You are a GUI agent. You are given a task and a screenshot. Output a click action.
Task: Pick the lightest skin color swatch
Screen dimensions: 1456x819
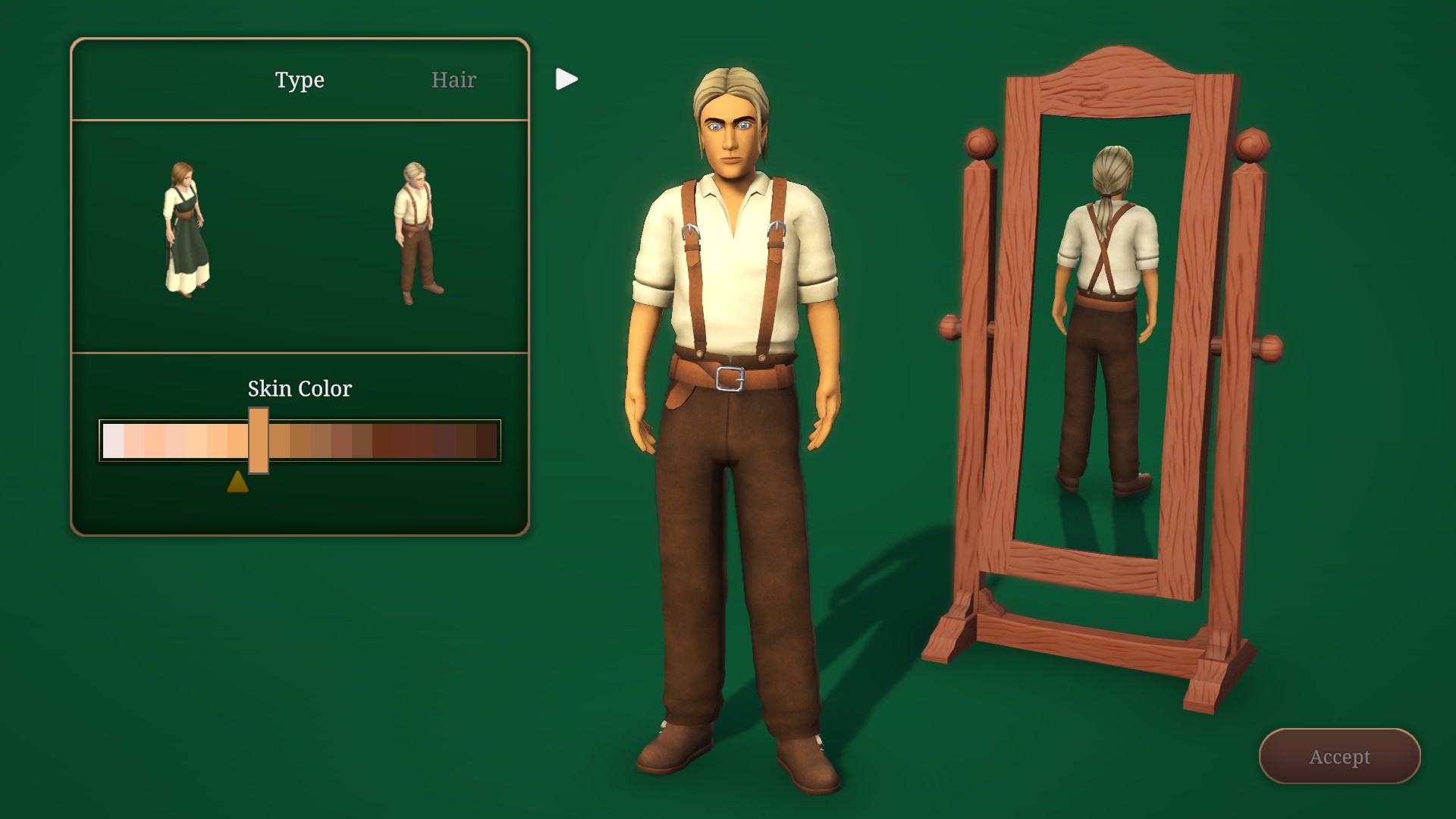coord(113,441)
